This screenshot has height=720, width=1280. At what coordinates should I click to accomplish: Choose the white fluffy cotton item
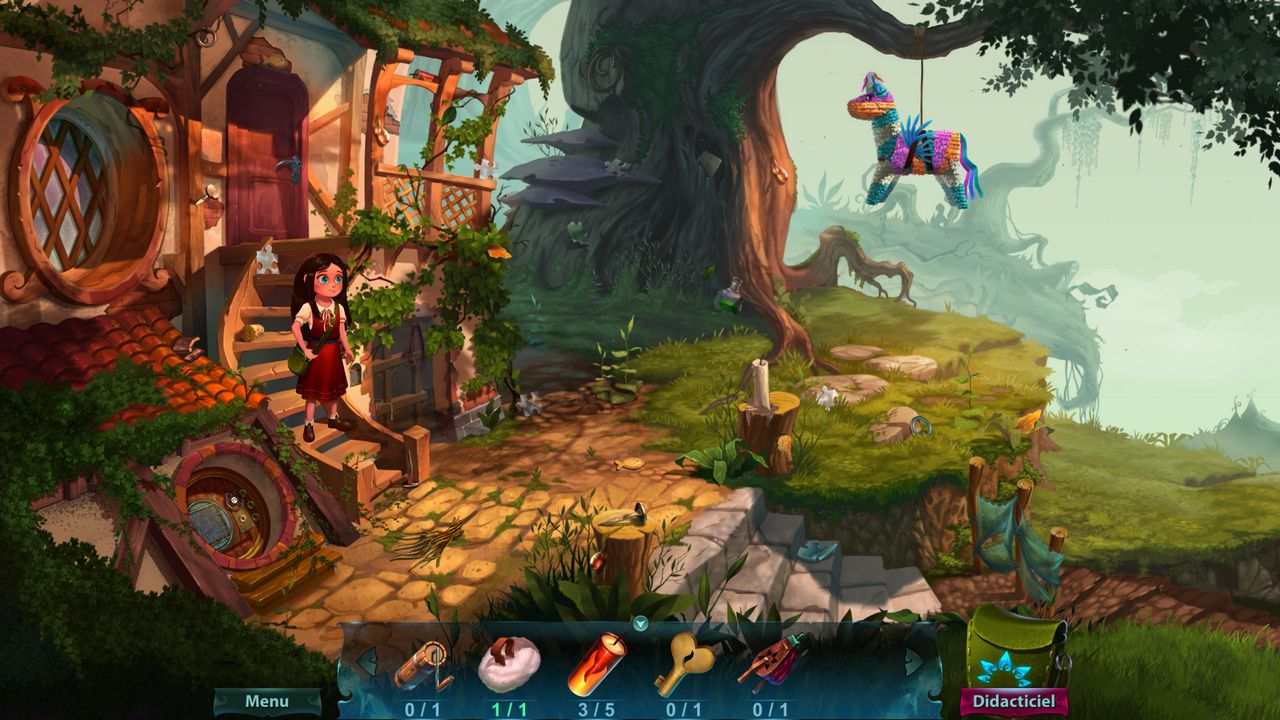tap(509, 664)
